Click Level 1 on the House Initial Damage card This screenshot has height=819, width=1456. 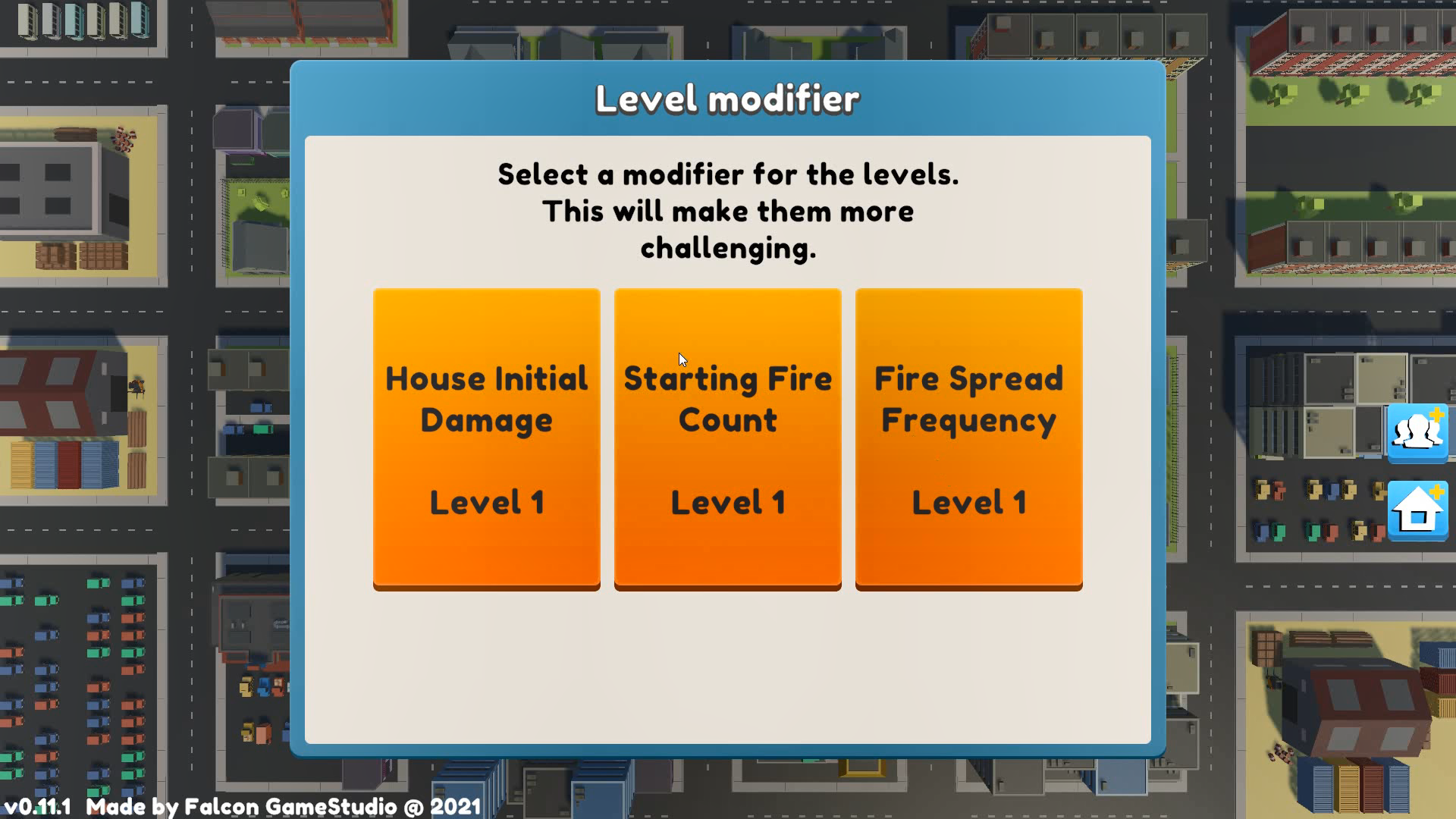tap(486, 501)
